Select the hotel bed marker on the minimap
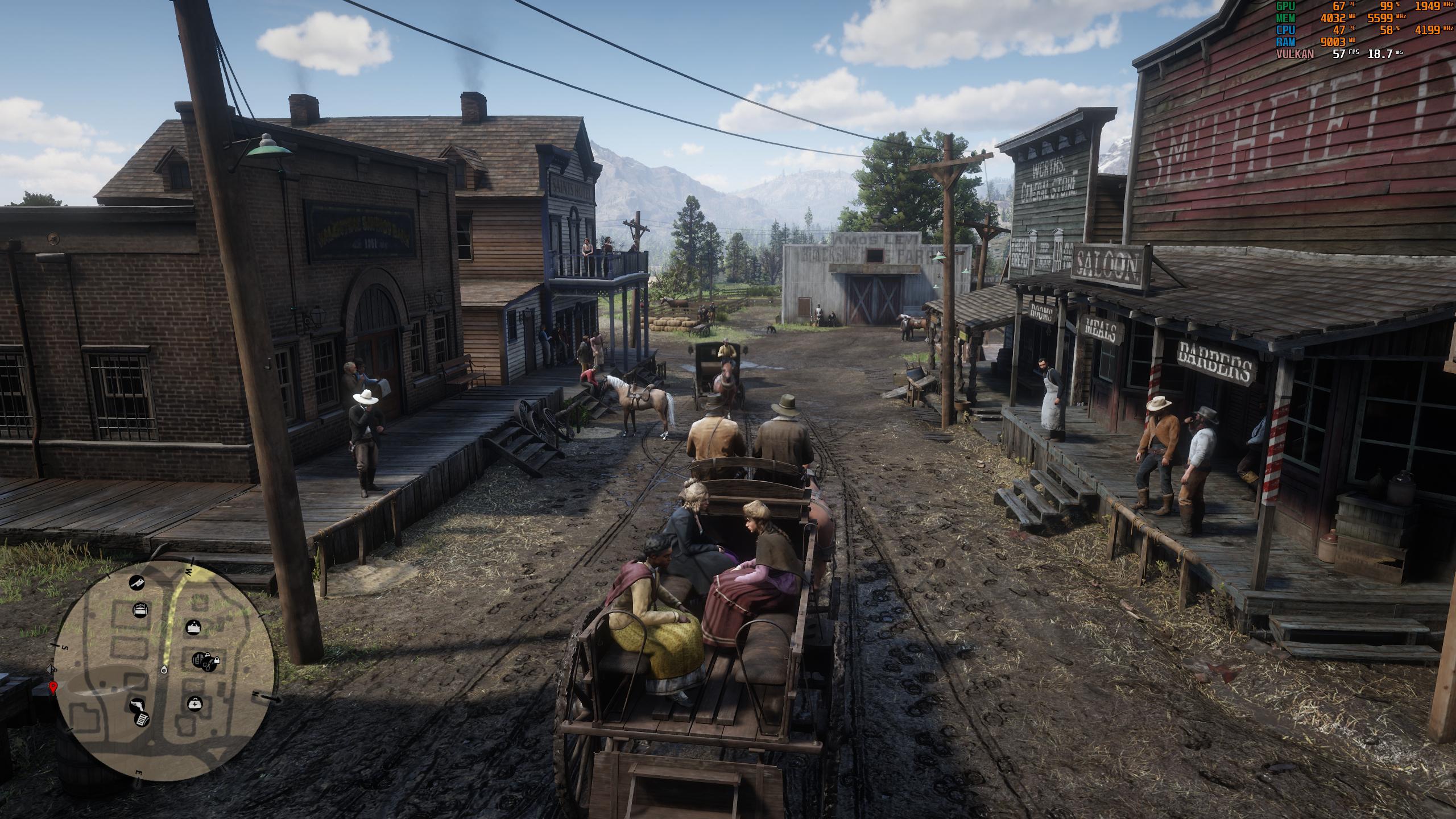This screenshot has width=1456, height=819. pos(139,611)
